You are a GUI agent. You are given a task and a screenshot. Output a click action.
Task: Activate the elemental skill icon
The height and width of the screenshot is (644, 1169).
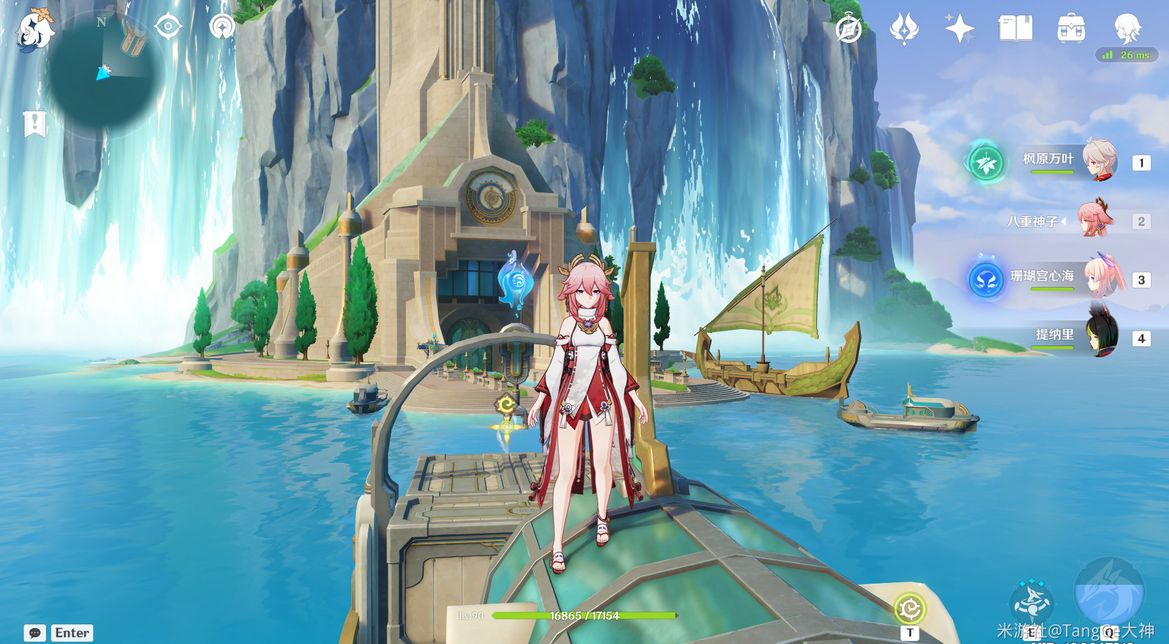tap(1030, 602)
